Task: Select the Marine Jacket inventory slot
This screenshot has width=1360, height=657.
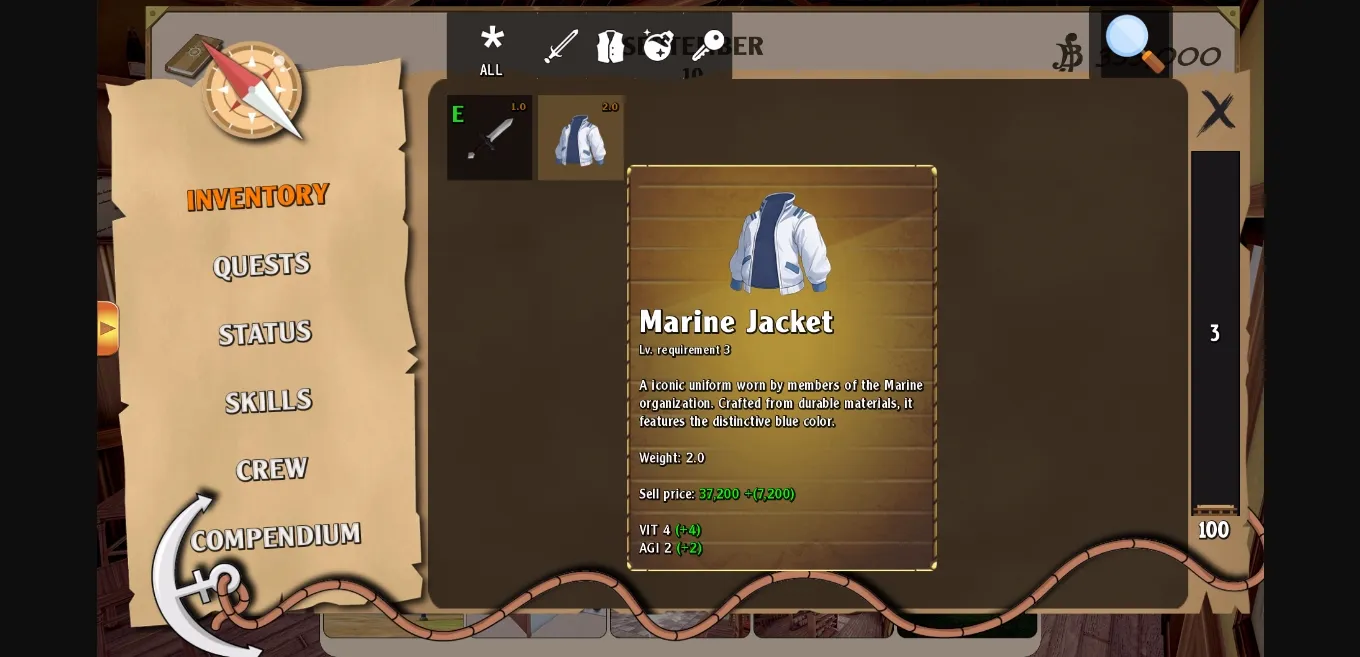Action: (x=581, y=138)
